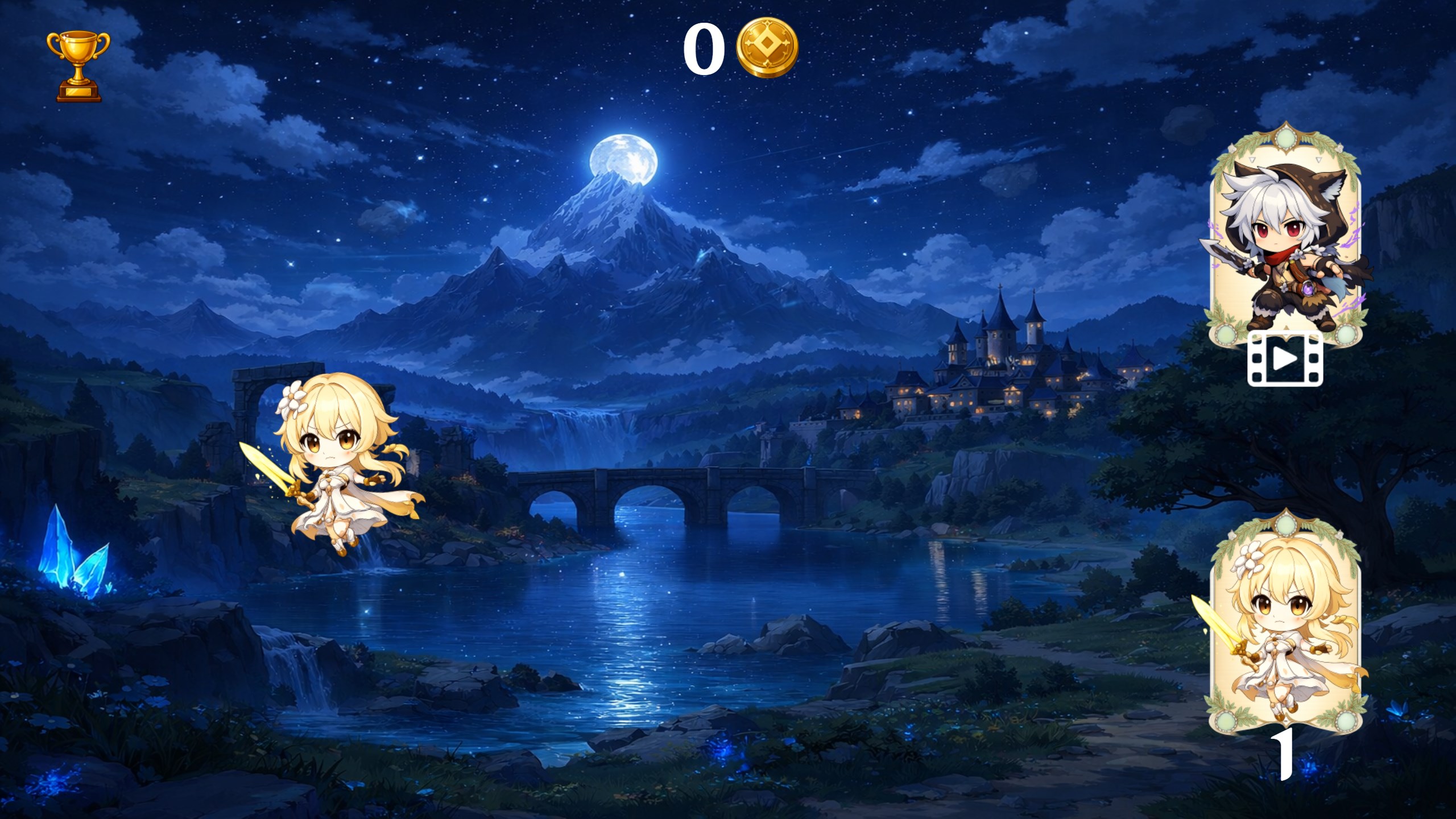Click the coin counter showing 0
The image size is (1456, 819).
[706, 48]
